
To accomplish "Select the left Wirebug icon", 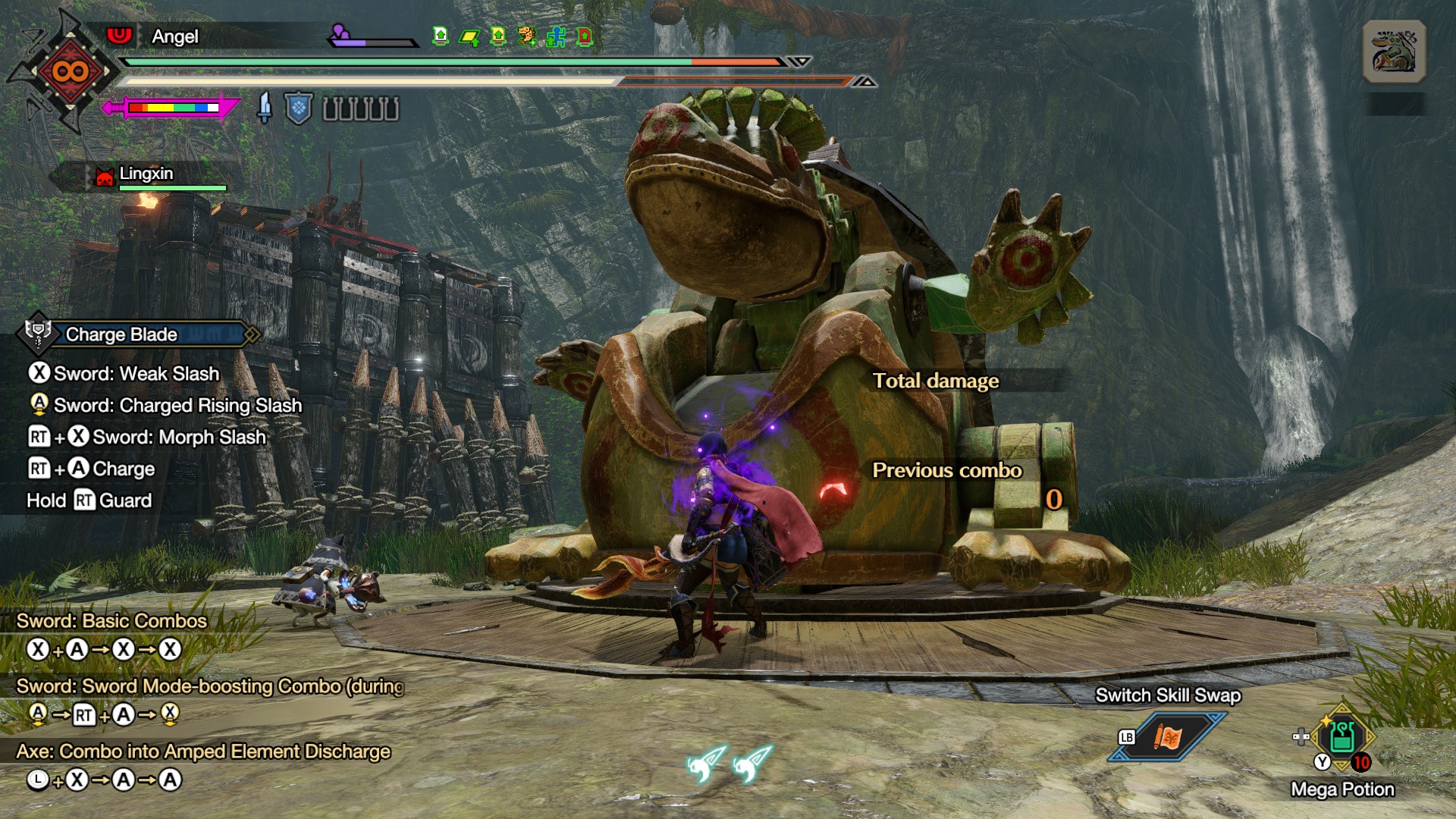I will point(705,764).
